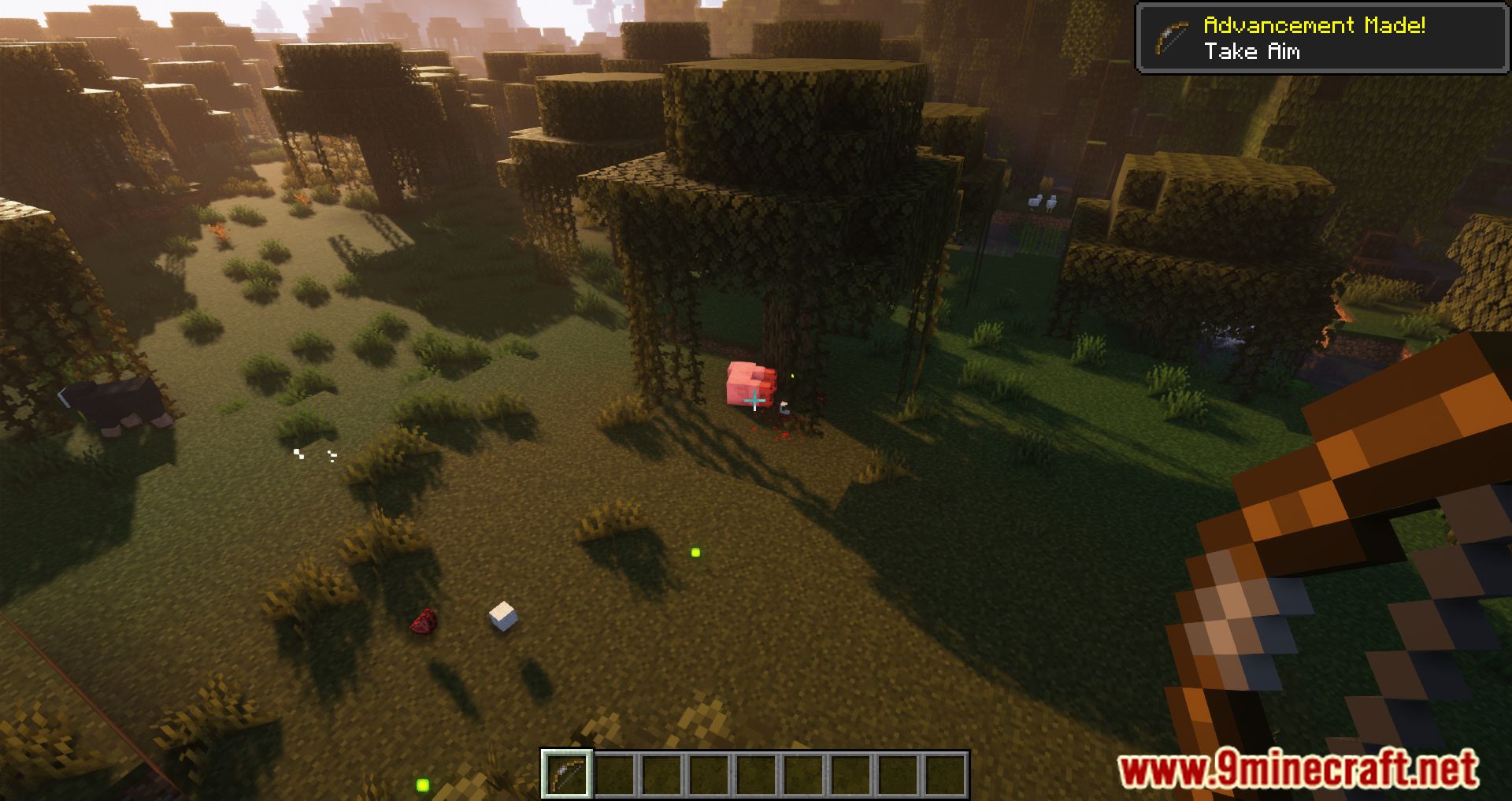The image size is (1512, 801).
Task: Select the bow hotbar slot
Action: [x=566, y=773]
